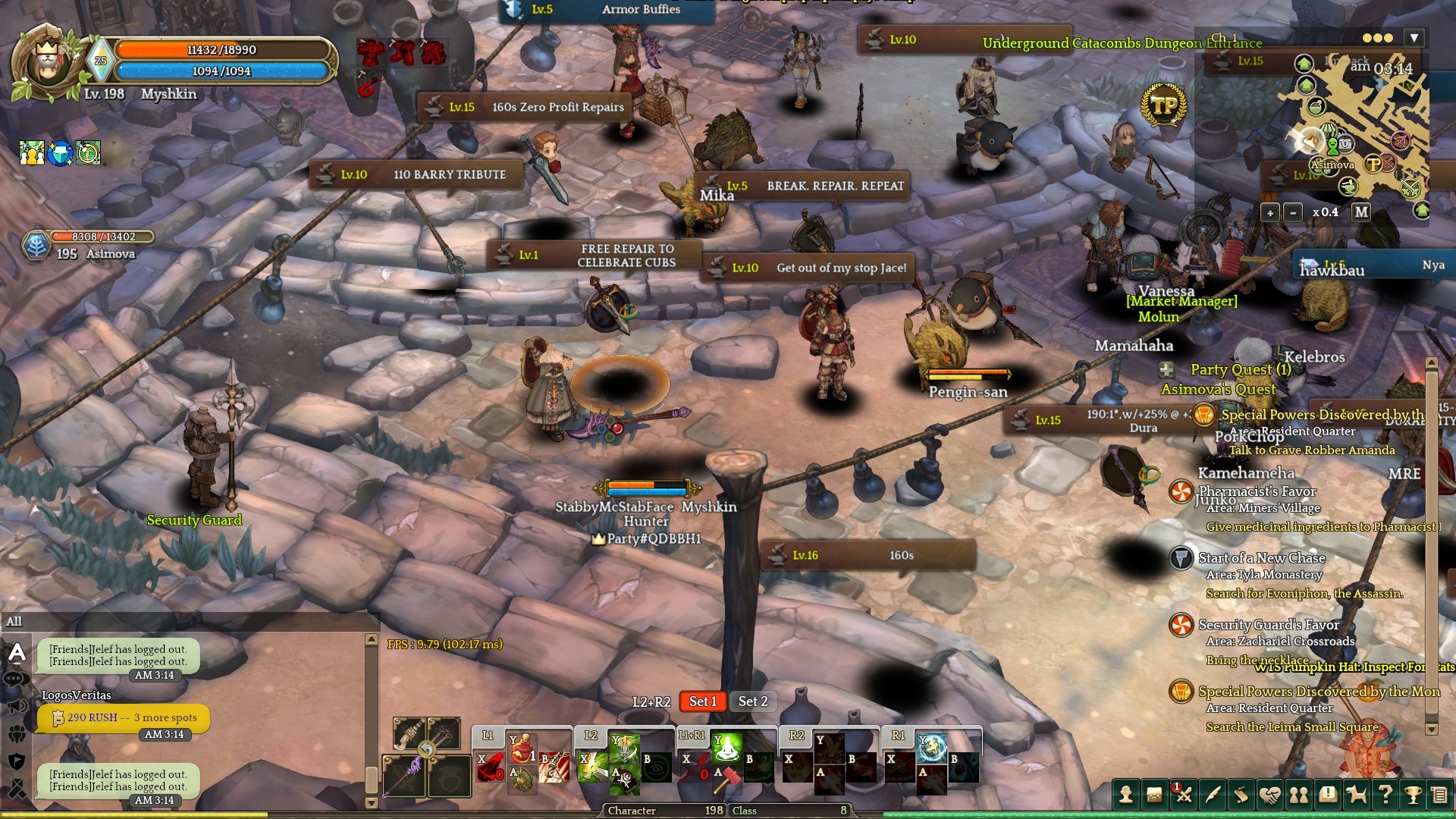Image resolution: width=1456 pixels, height=819 pixels.
Task: Zoom in the minimap with plus button
Action: (1270, 212)
